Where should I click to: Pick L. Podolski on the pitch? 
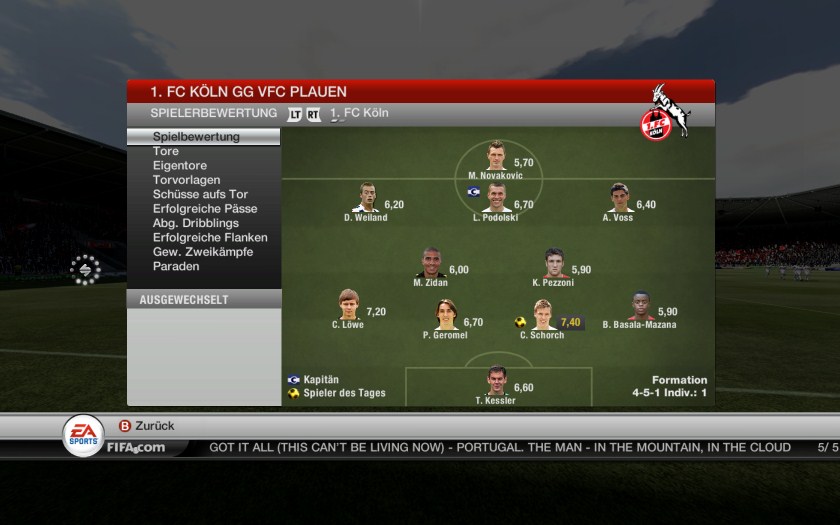[496, 198]
